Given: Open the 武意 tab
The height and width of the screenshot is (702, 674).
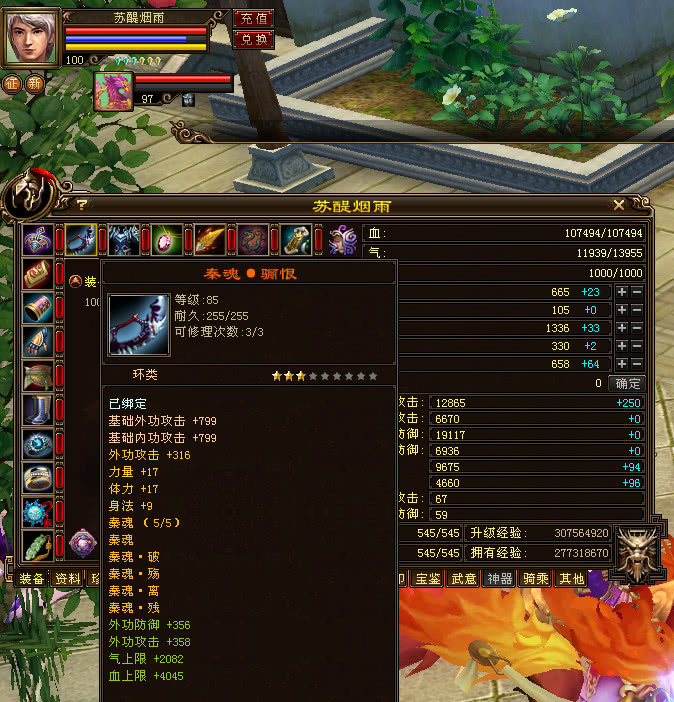Looking at the screenshot, I should [x=463, y=579].
